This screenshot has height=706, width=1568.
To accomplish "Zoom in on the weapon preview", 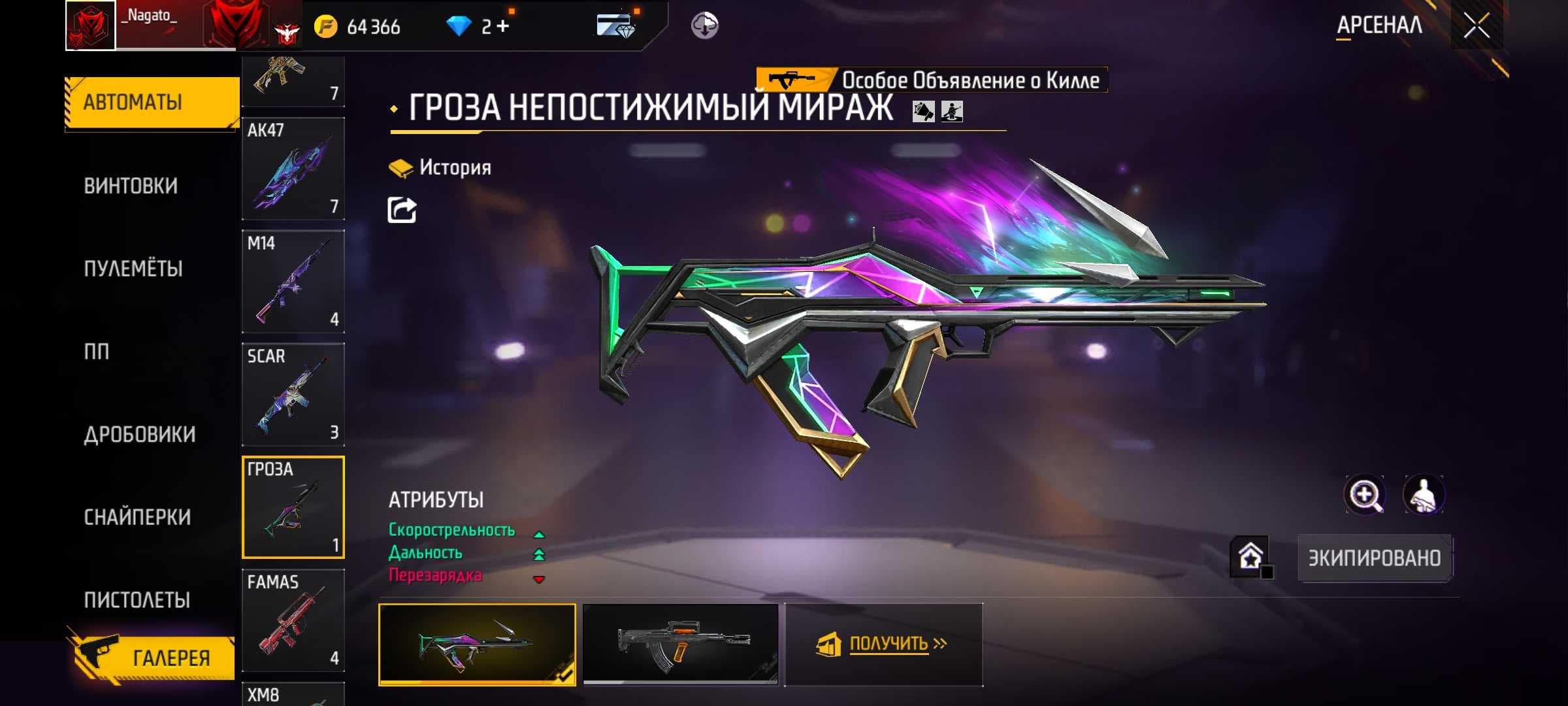I will coord(1365,495).
